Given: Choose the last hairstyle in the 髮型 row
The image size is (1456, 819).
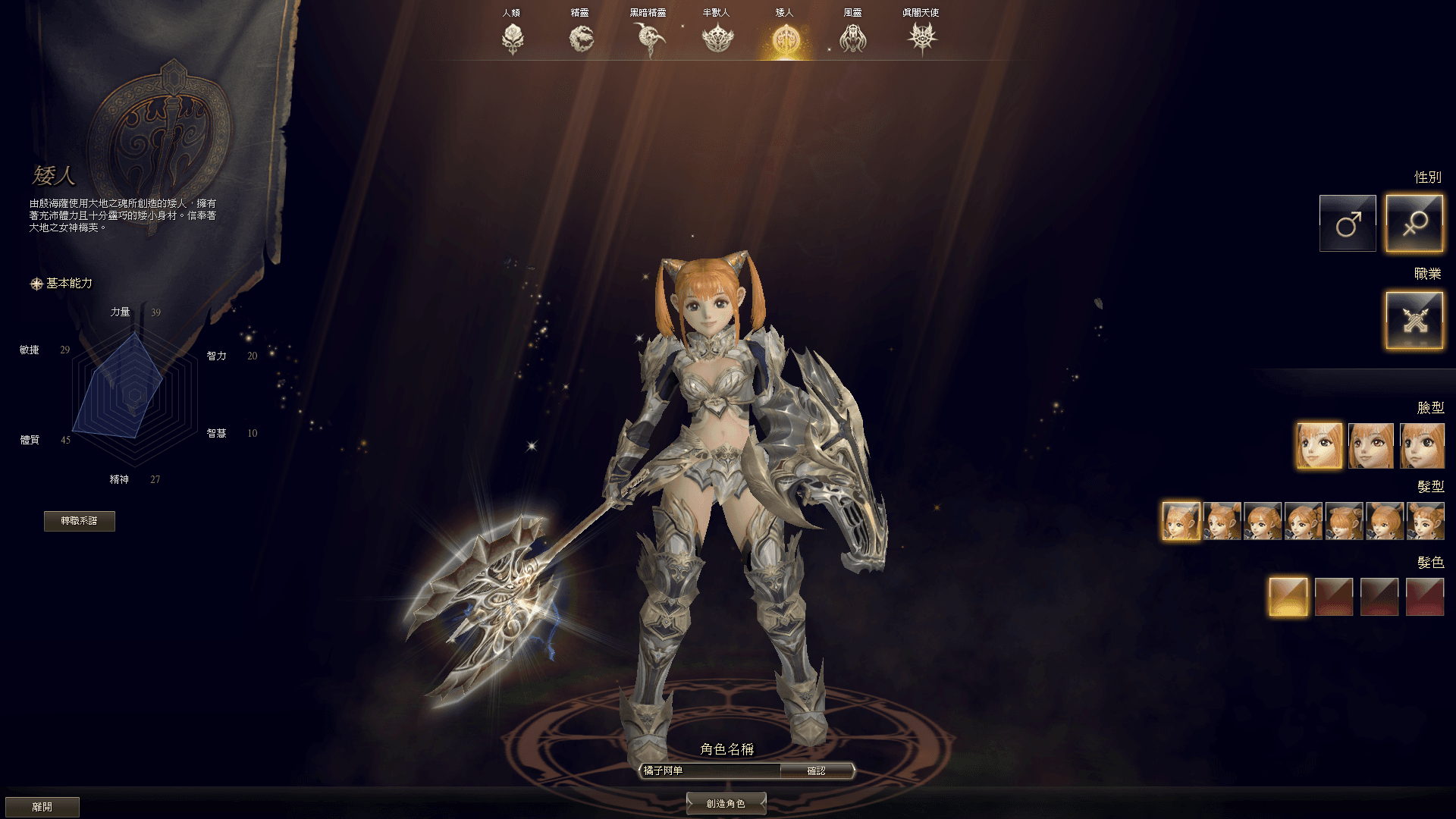Looking at the screenshot, I should coord(1426,521).
